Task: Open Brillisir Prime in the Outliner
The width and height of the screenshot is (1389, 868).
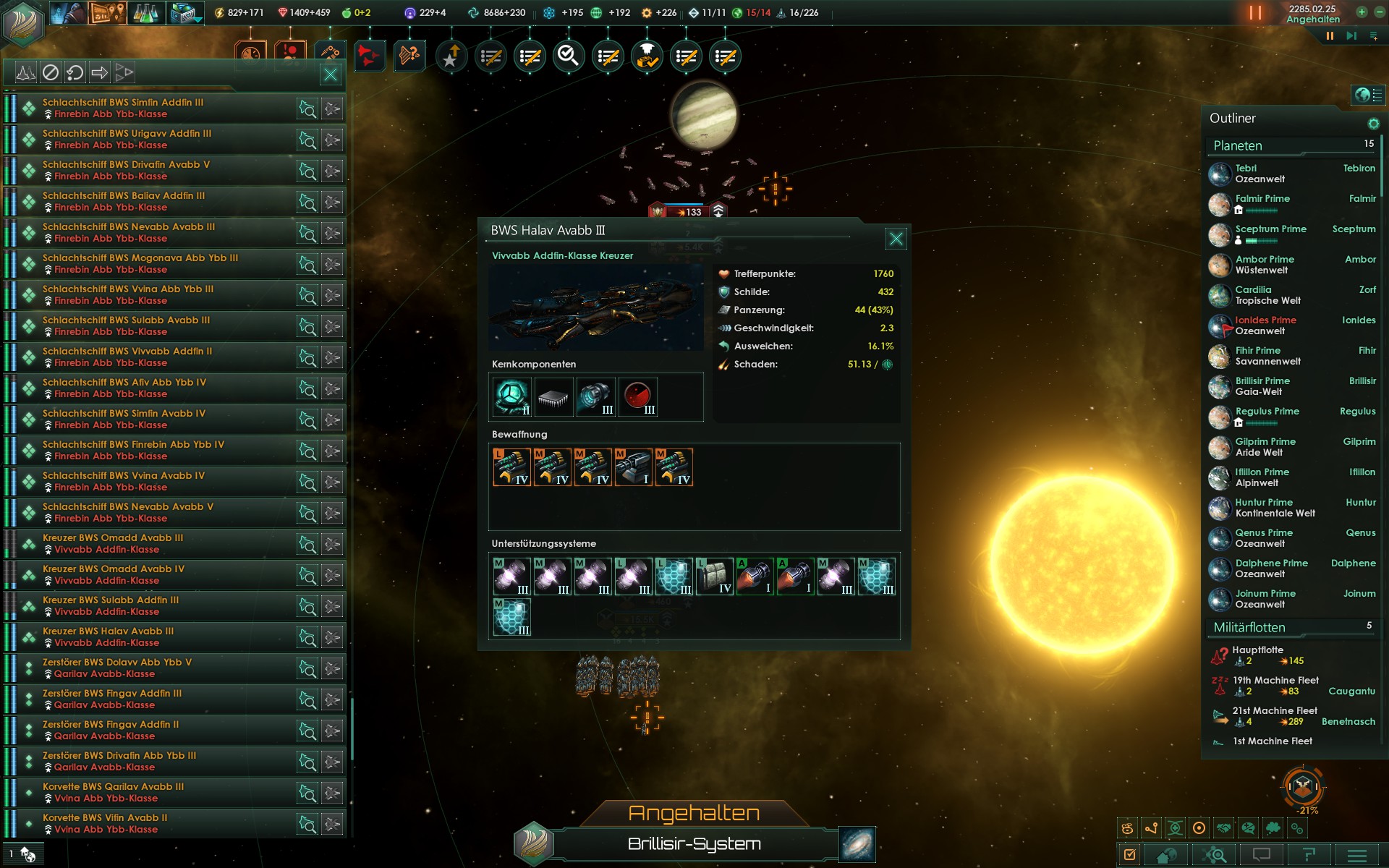Action: [x=1262, y=386]
